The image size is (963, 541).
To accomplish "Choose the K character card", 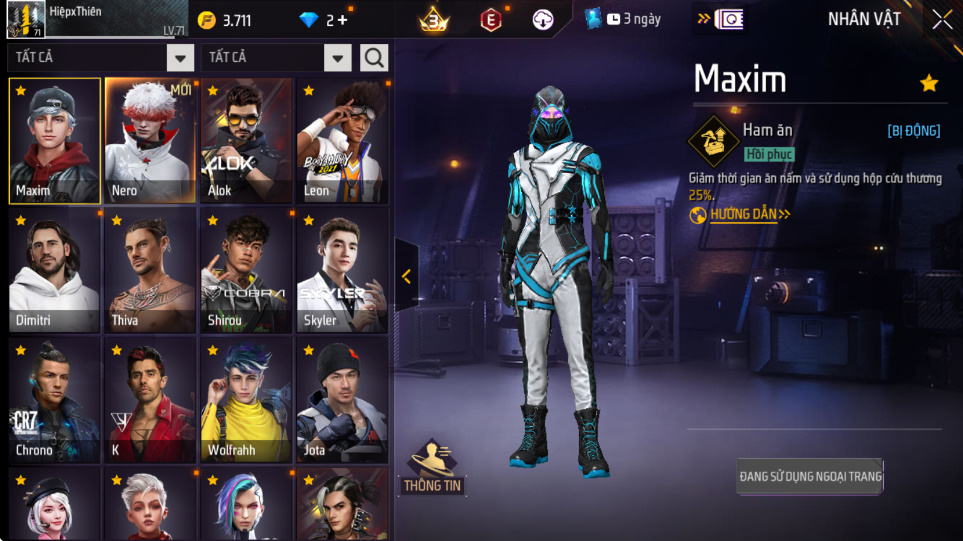I will (x=150, y=400).
